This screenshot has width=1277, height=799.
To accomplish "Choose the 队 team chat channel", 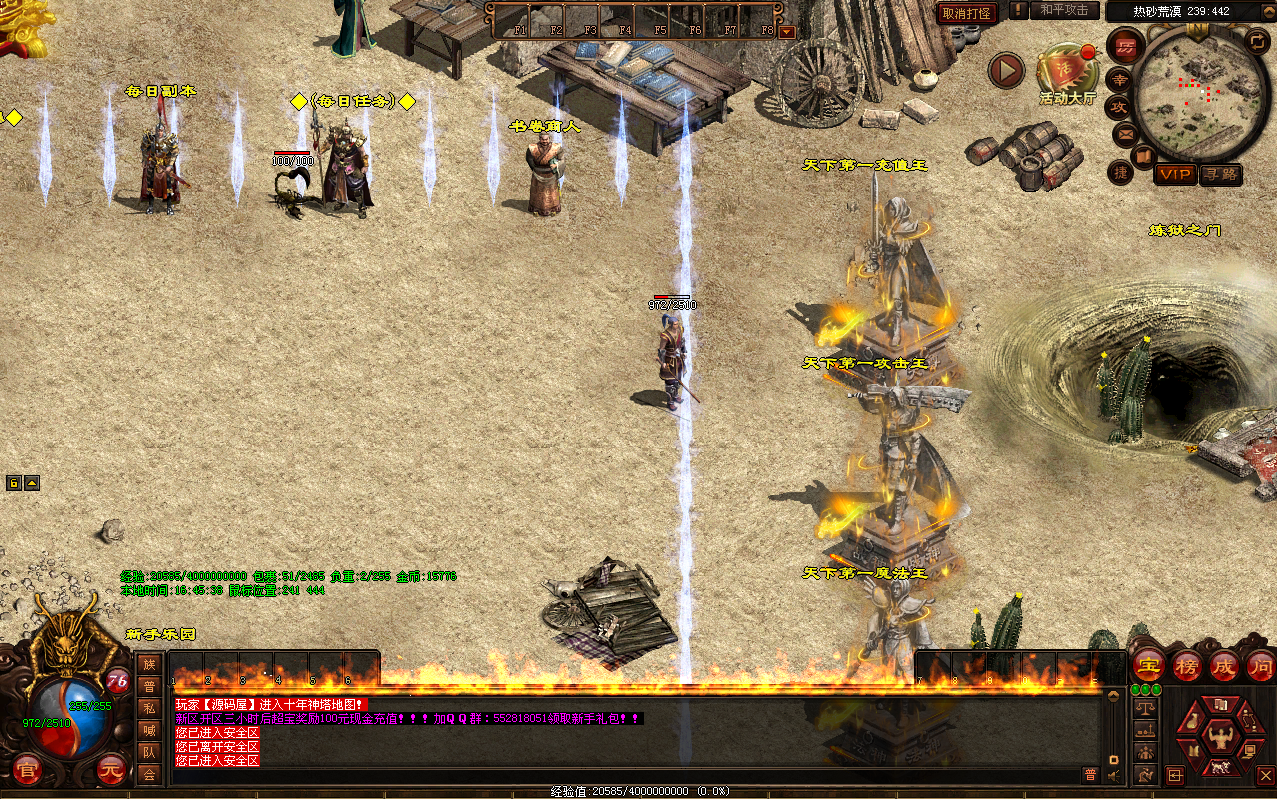I will pos(149,752).
